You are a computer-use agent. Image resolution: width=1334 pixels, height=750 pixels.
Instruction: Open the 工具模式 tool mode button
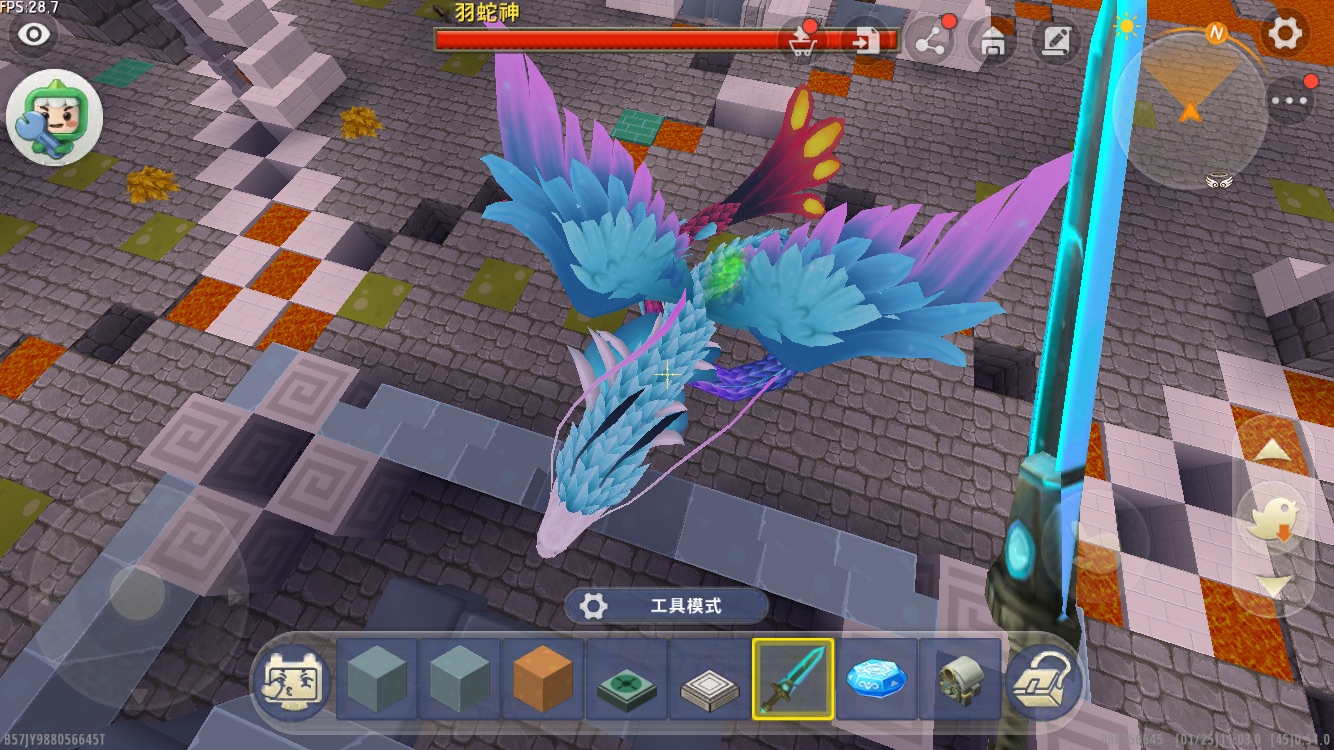[x=667, y=606]
